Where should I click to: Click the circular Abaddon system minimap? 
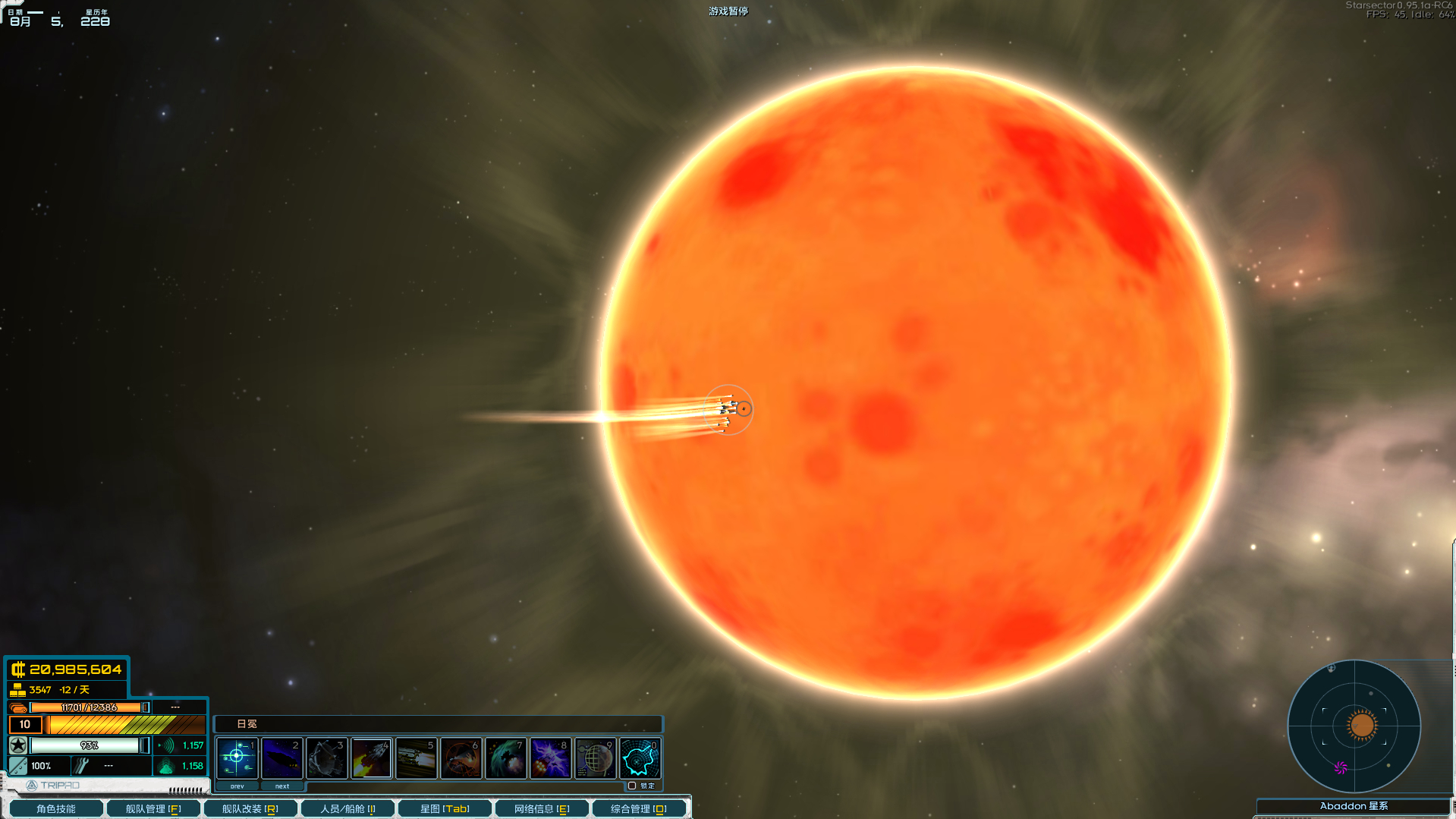1354,726
